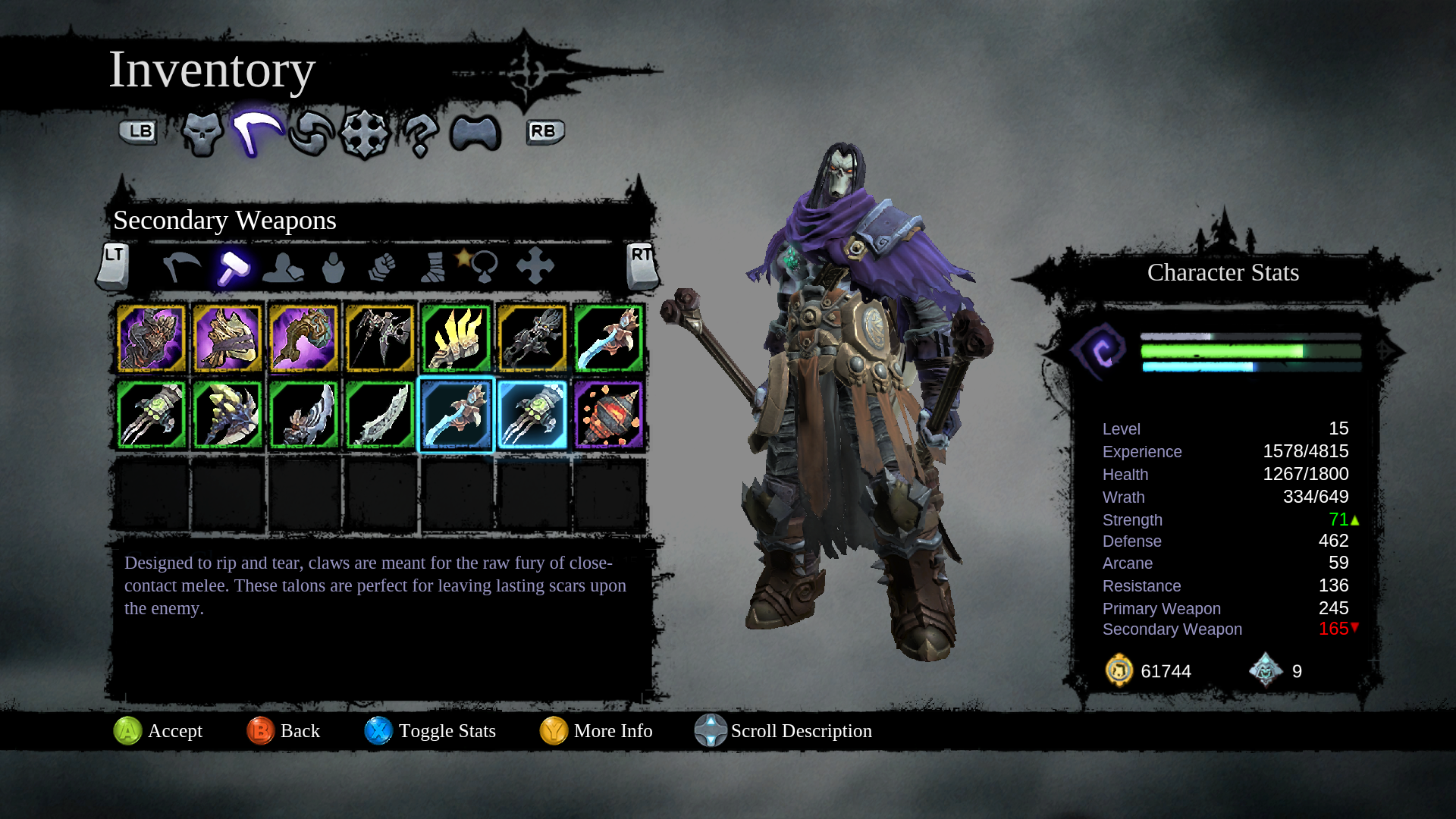Select the pale serrated glaive blade slot
The height and width of the screenshot is (819, 1456).
[380, 415]
